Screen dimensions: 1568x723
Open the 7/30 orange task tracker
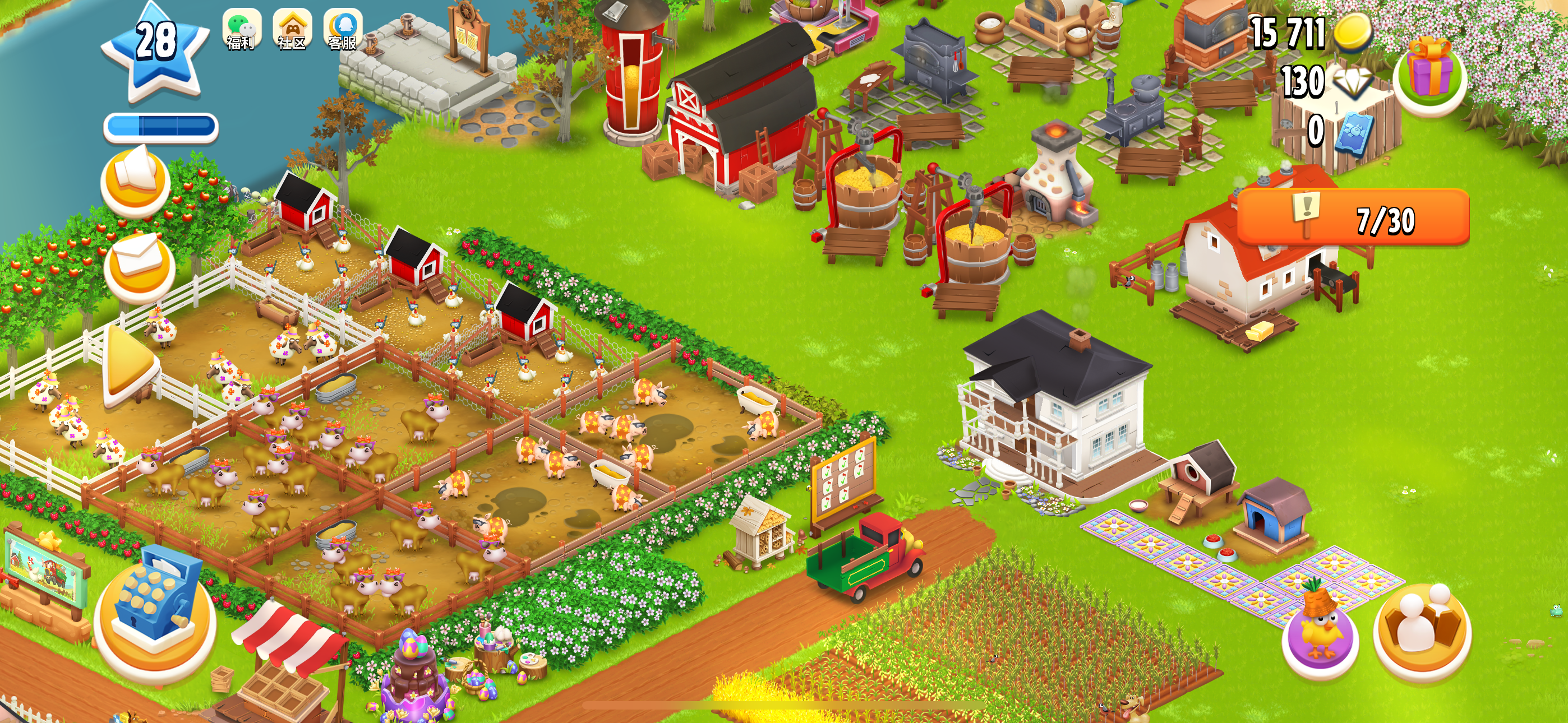1354,218
